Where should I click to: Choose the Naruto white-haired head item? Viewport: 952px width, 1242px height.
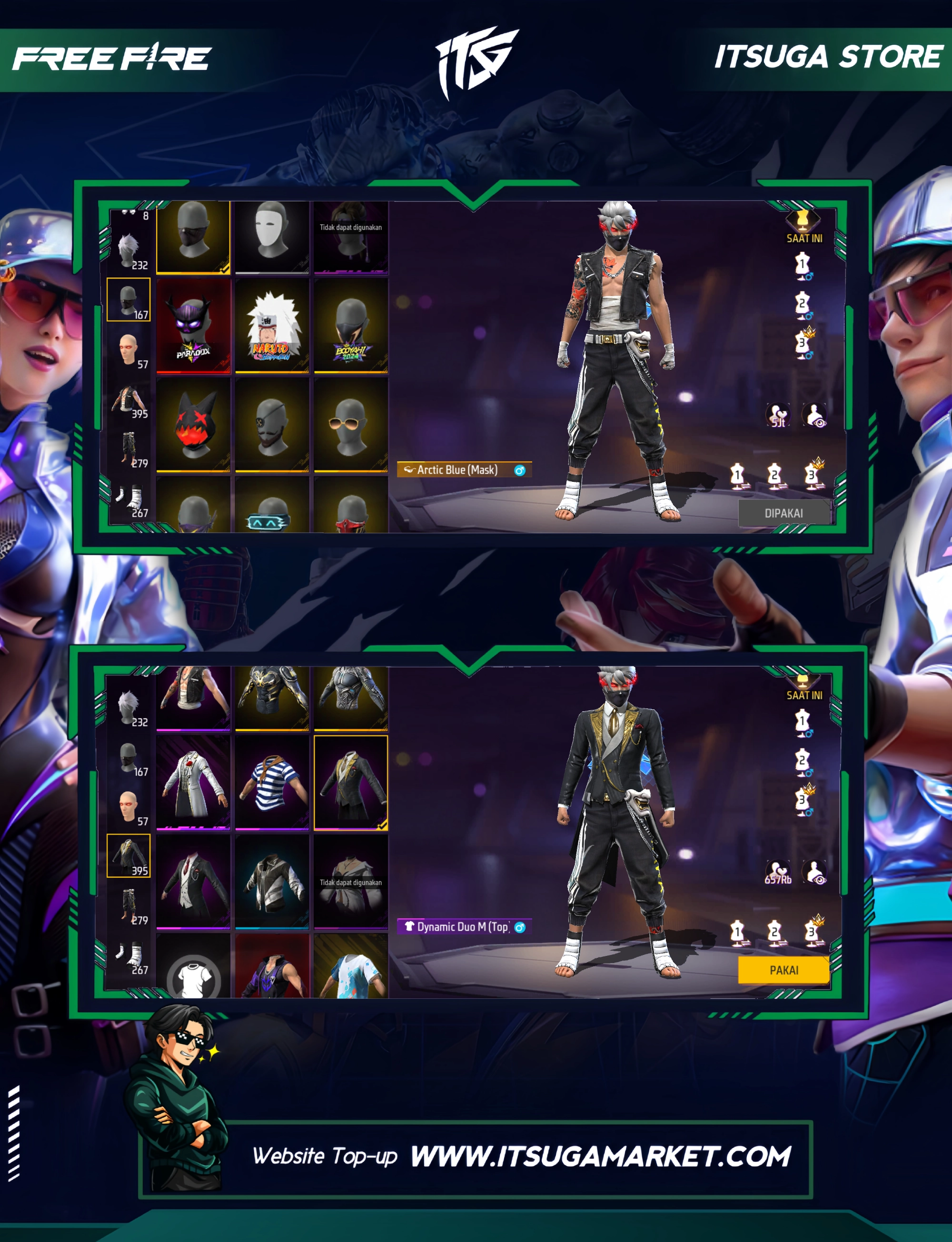[x=272, y=326]
